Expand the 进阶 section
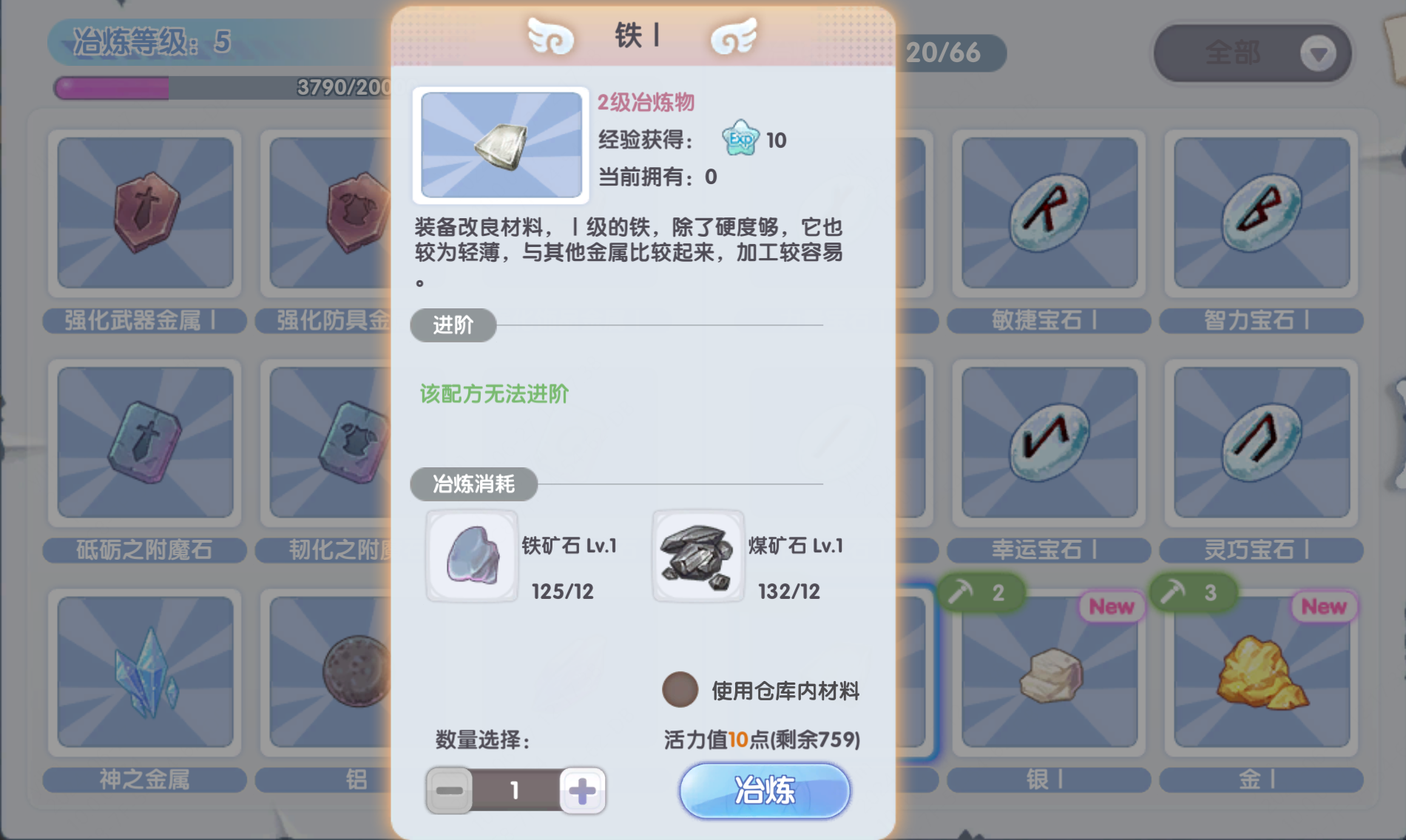Image resolution: width=1406 pixels, height=840 pixels. [453, 326]
